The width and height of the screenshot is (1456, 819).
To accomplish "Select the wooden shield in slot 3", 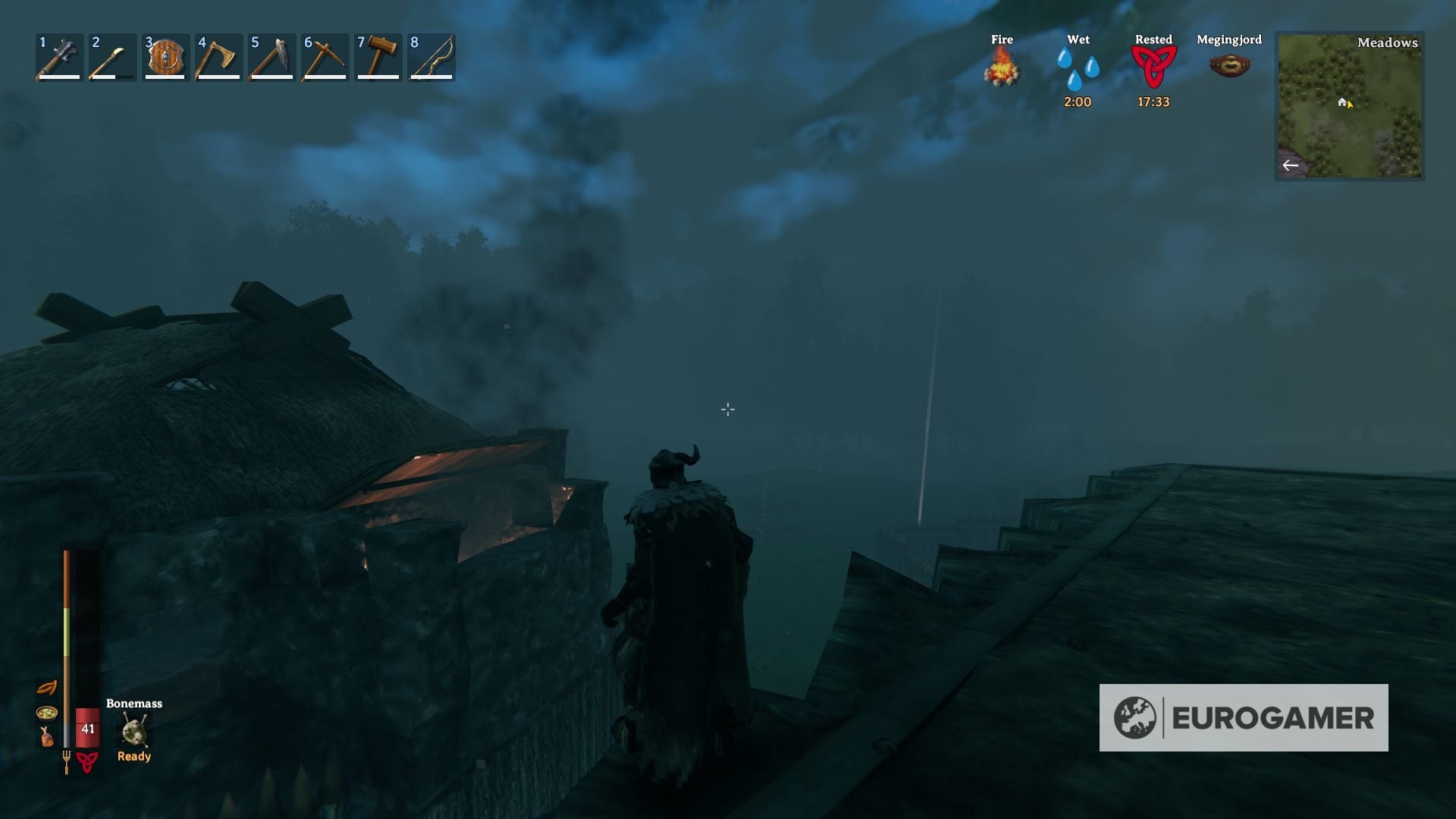I will [163, 57].
